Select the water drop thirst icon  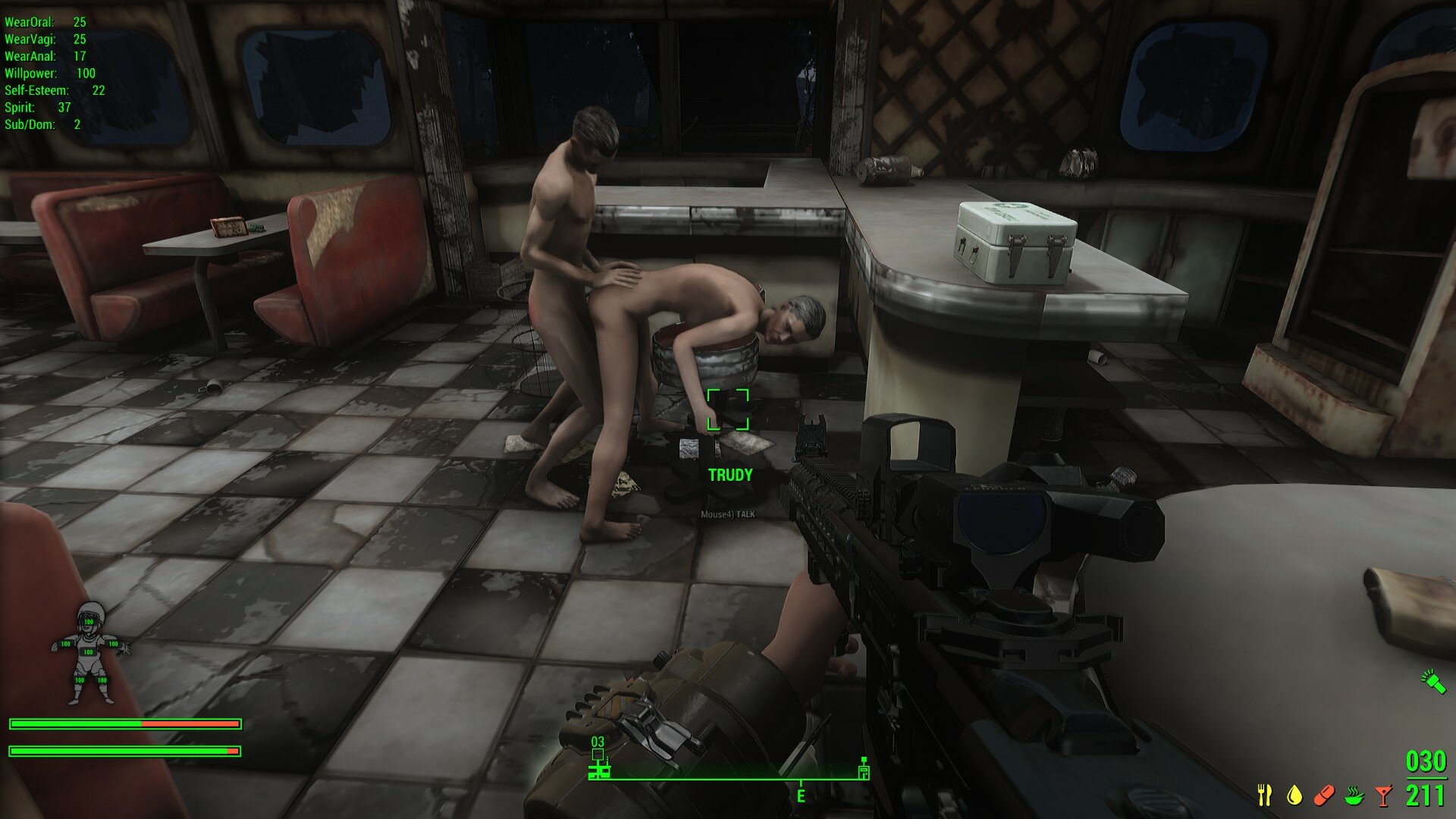click(x=1294, y=795)
